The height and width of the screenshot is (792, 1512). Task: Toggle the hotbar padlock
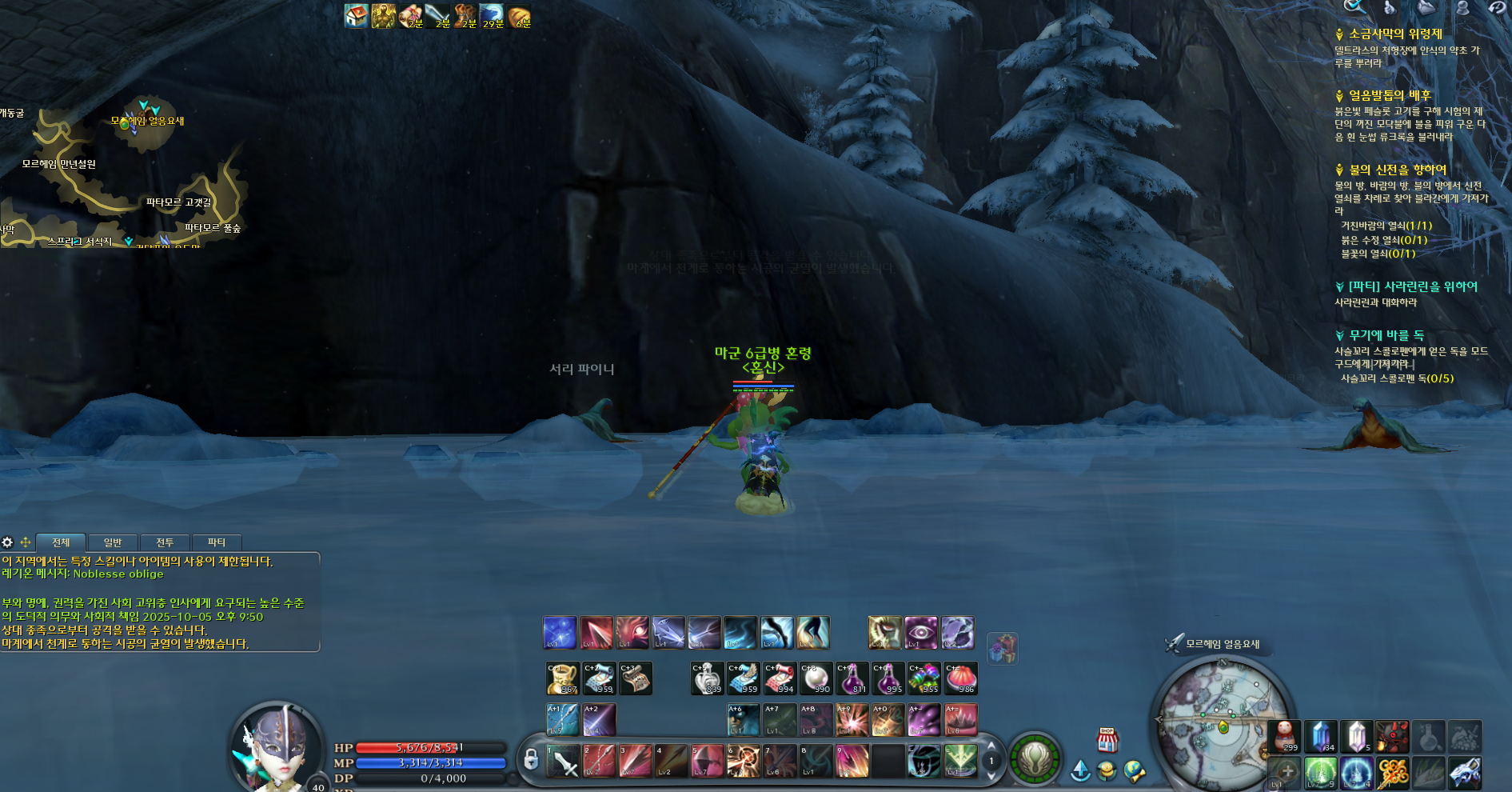[530, 759]
